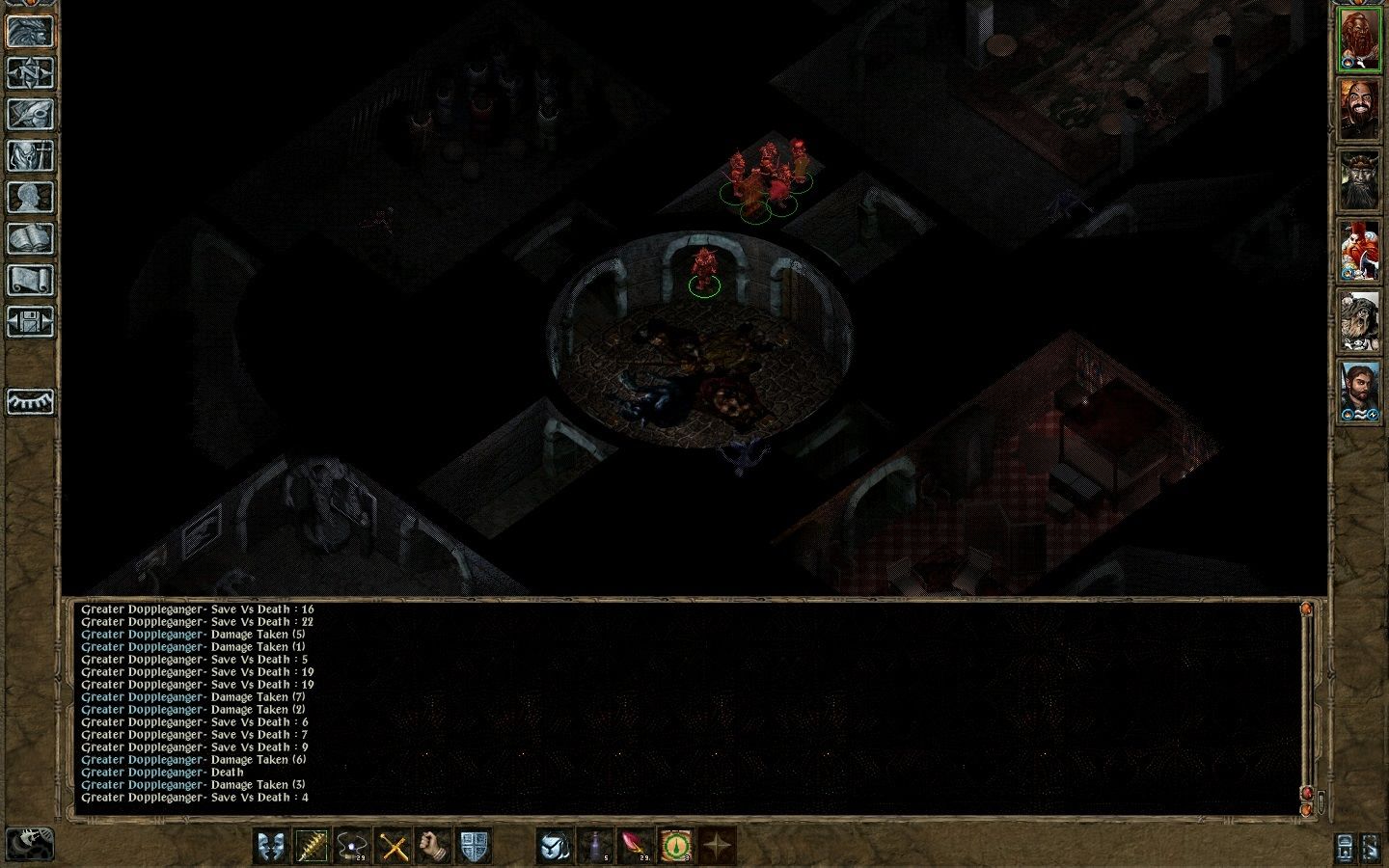Image resolution: width=1389 pixels, height=868 pixels.
Task: Click the bag quick-item slot
Action: point(552,847)
